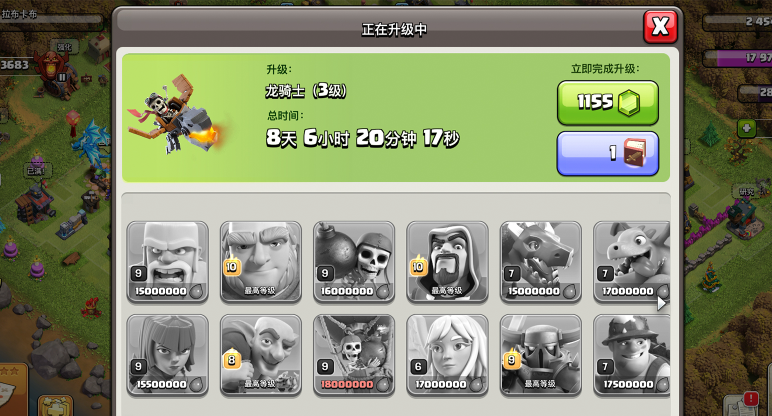Finish the upgrade instantly for 1155 gems
Viewport: 772px width, 416px height.
tap(607, 102)
